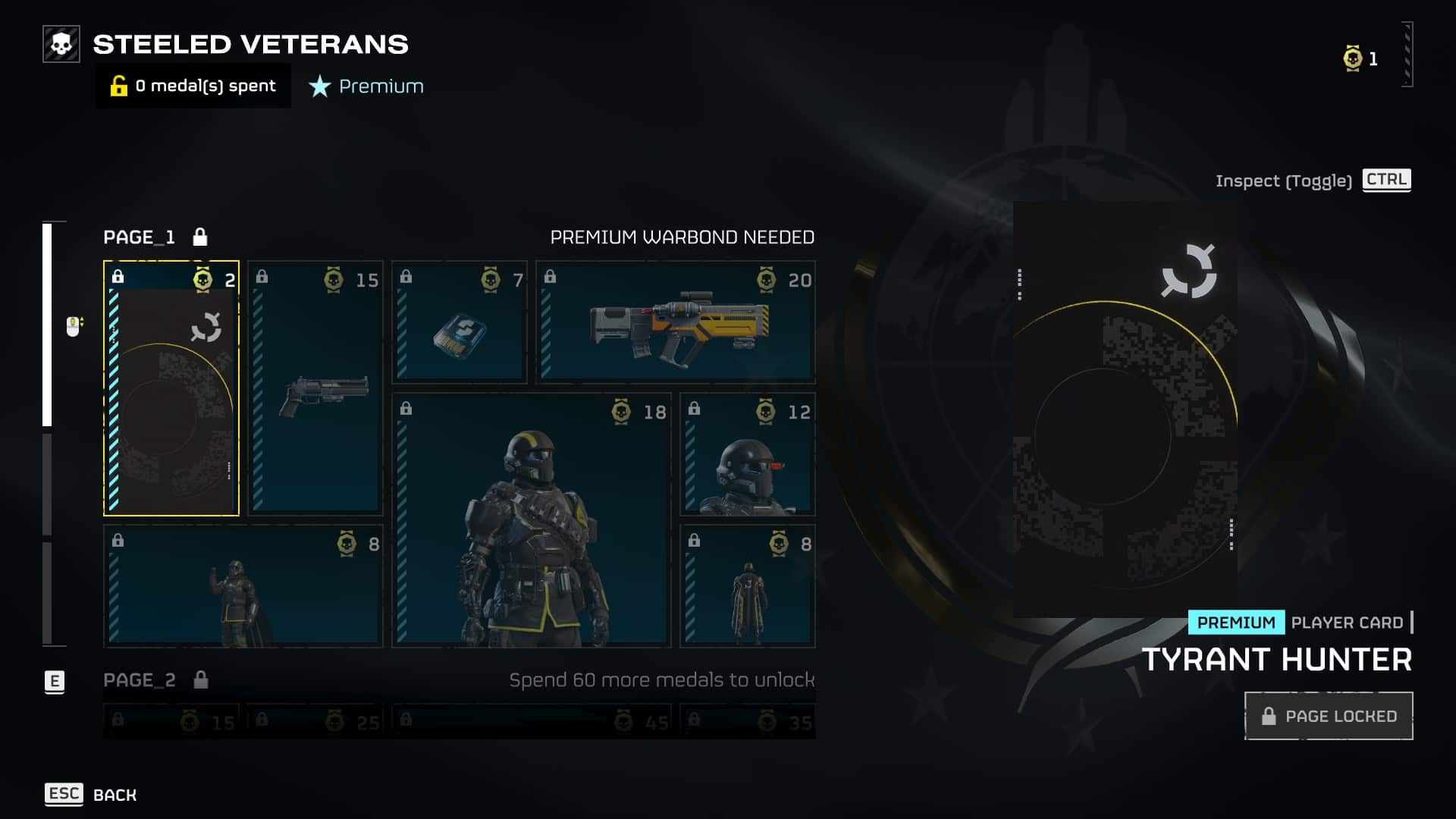Click the Page Locked button
1456x819 pixels.
point(1329,716)
